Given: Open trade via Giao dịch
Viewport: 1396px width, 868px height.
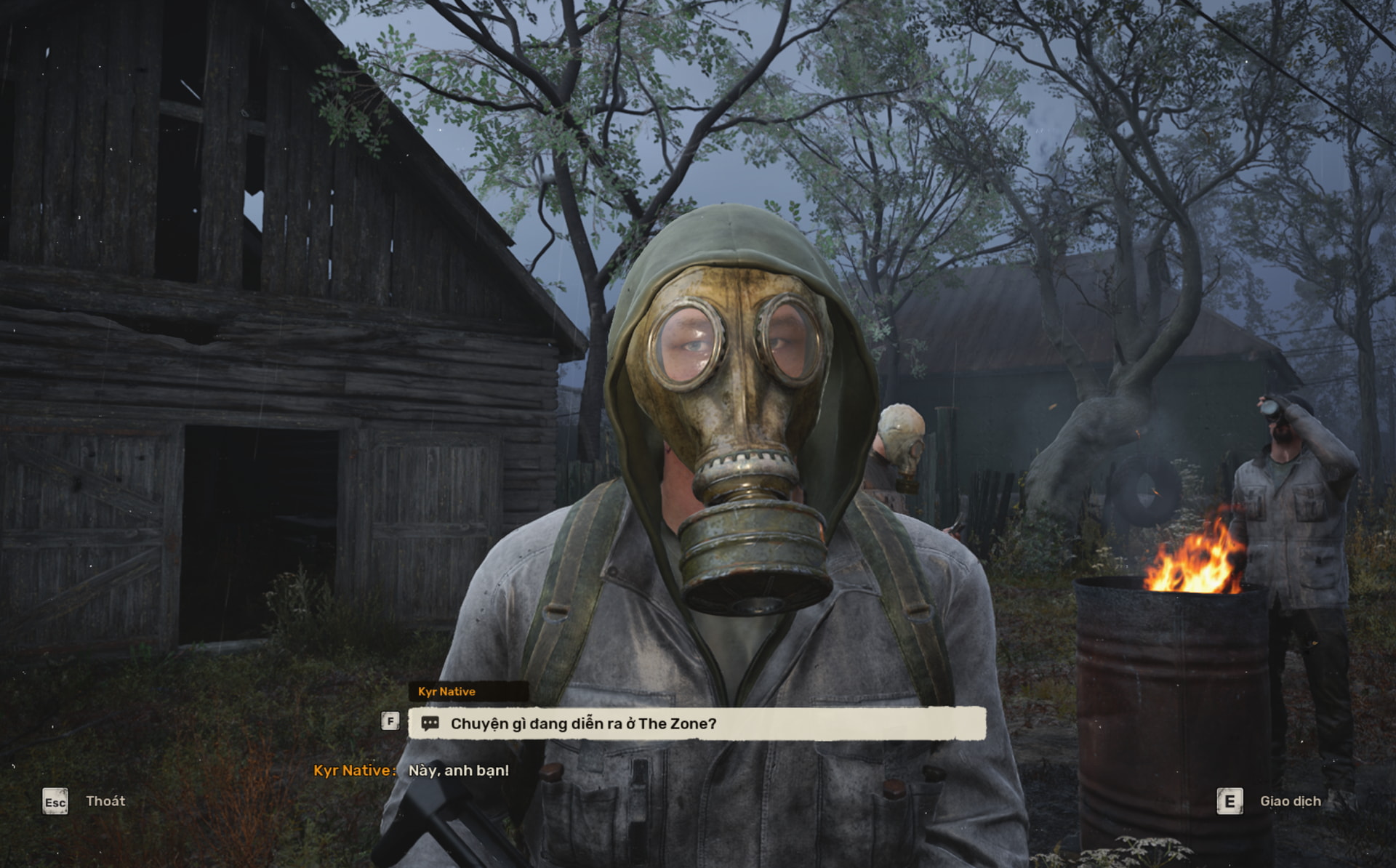Looking at the screenshot, I should 1290,801.
